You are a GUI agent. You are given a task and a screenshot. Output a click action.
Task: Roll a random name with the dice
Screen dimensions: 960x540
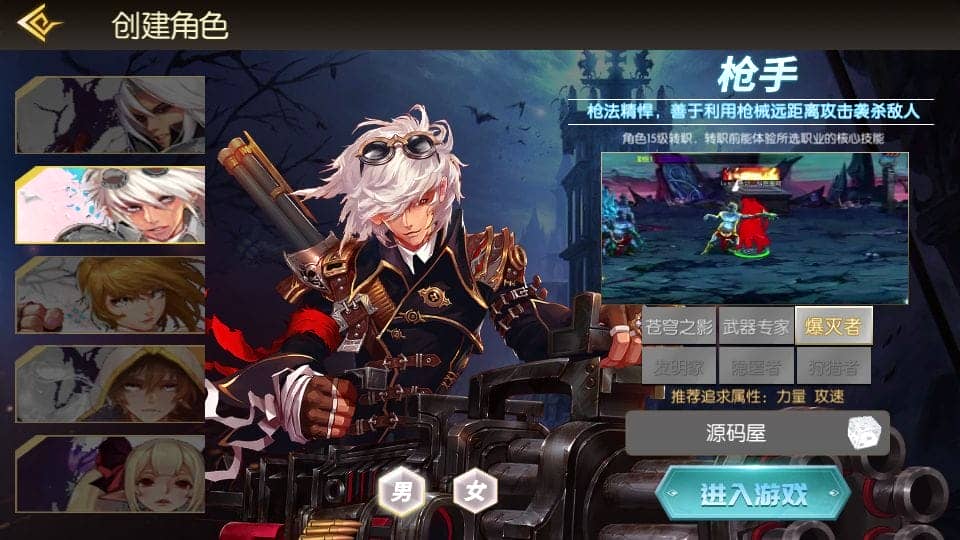(x=864, y=433)
